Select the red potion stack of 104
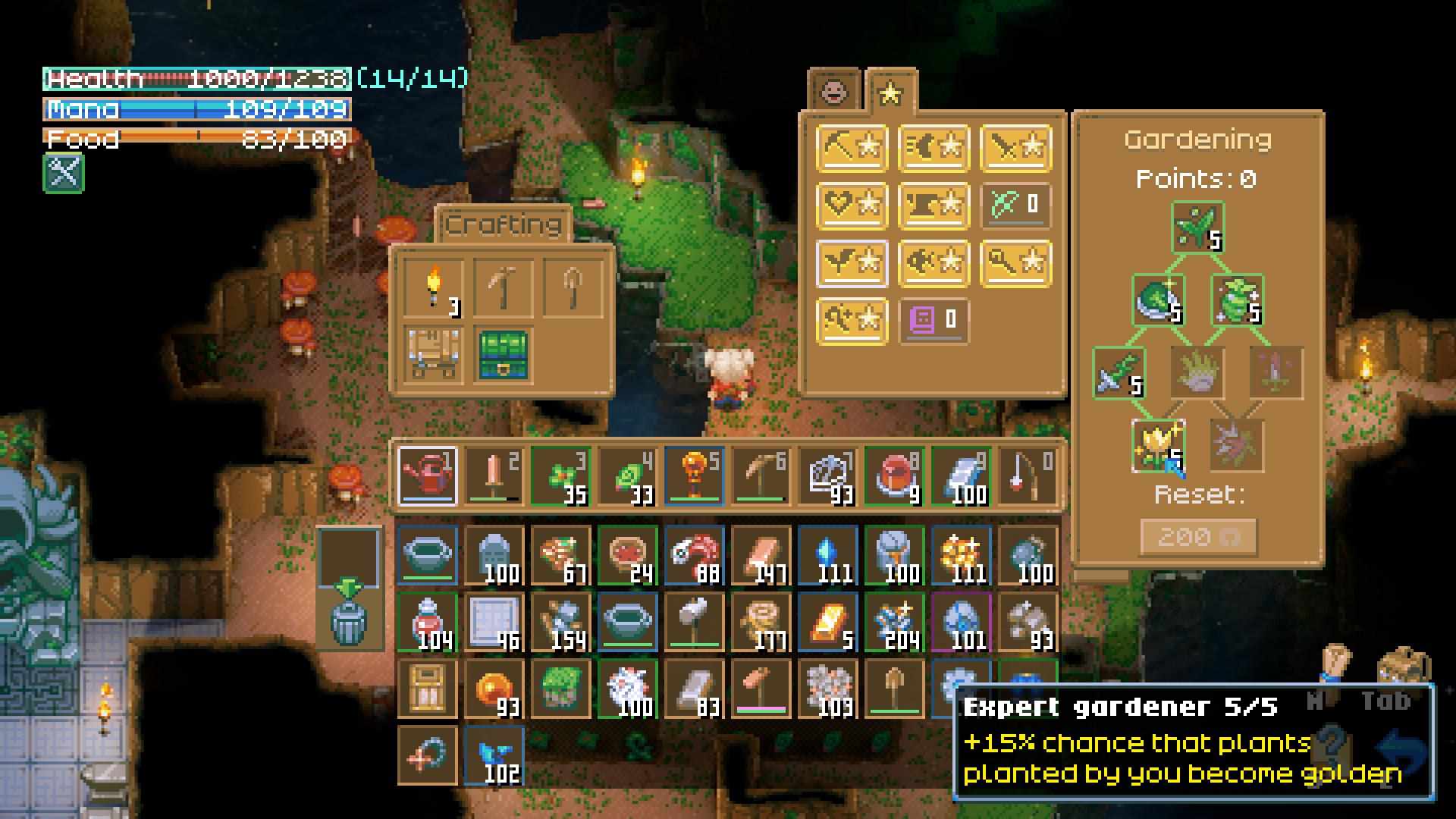Viewport: 1456px width, 819px height. (427, 623)
